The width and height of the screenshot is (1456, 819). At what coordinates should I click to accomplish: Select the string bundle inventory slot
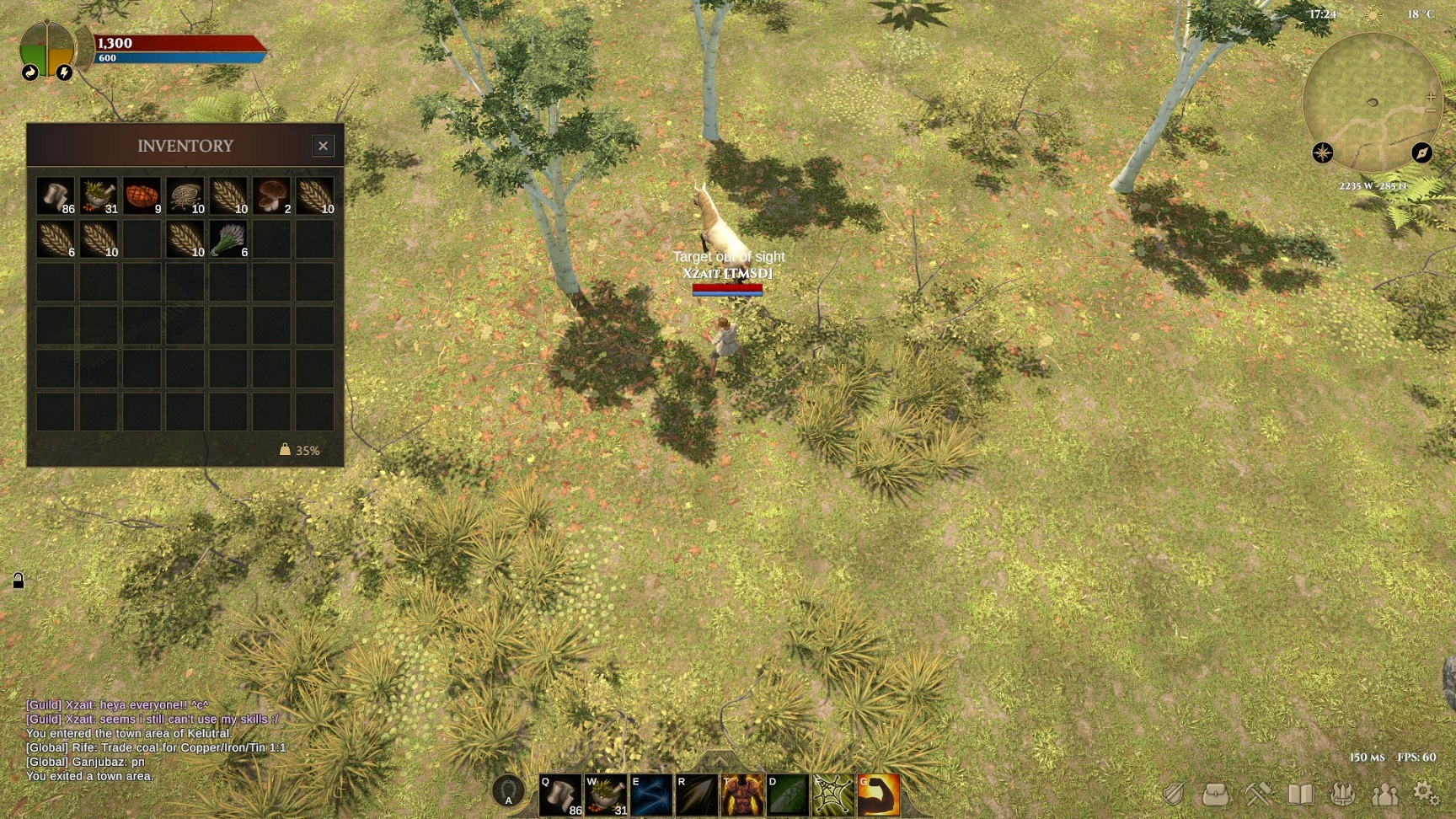[185, 196]
